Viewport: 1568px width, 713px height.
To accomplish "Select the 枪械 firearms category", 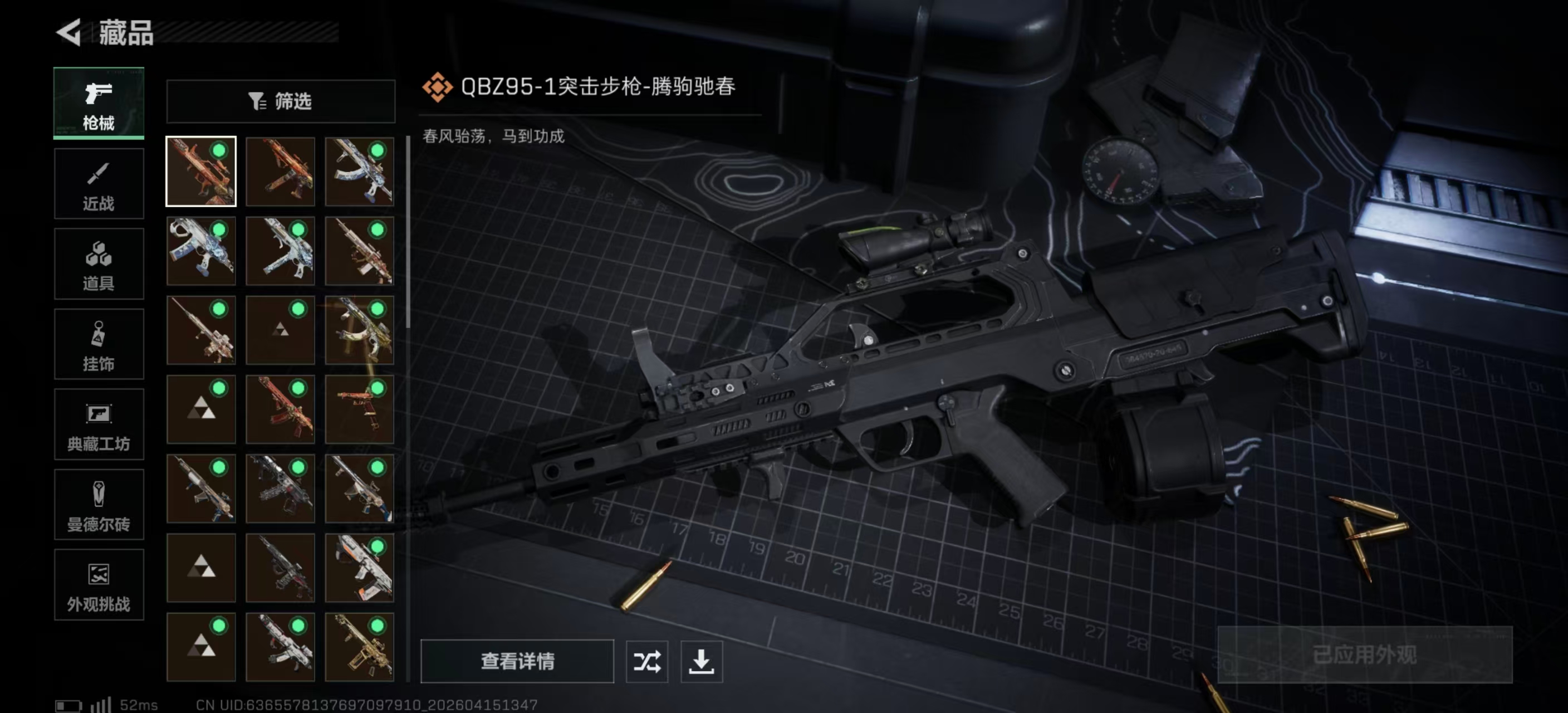I will click(99, 104).
